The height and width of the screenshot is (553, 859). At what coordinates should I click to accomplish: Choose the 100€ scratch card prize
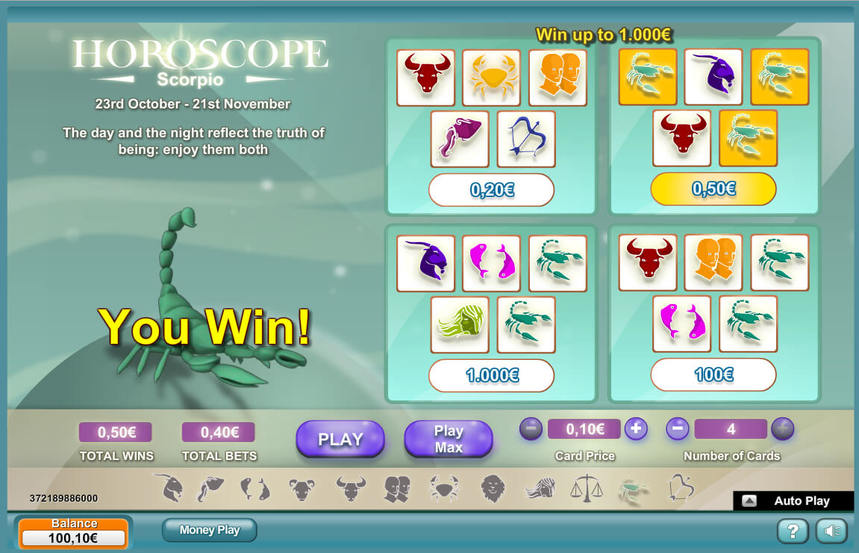pos(713,376)
